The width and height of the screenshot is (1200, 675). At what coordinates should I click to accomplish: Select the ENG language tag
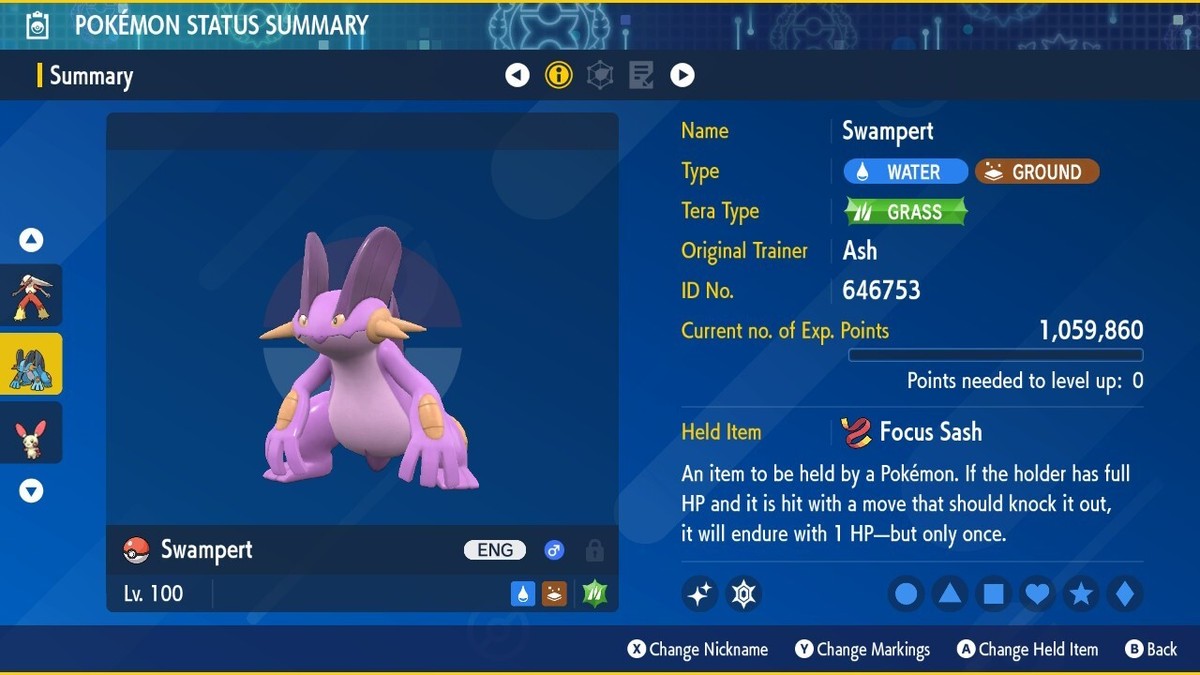(x=495, y=550)
